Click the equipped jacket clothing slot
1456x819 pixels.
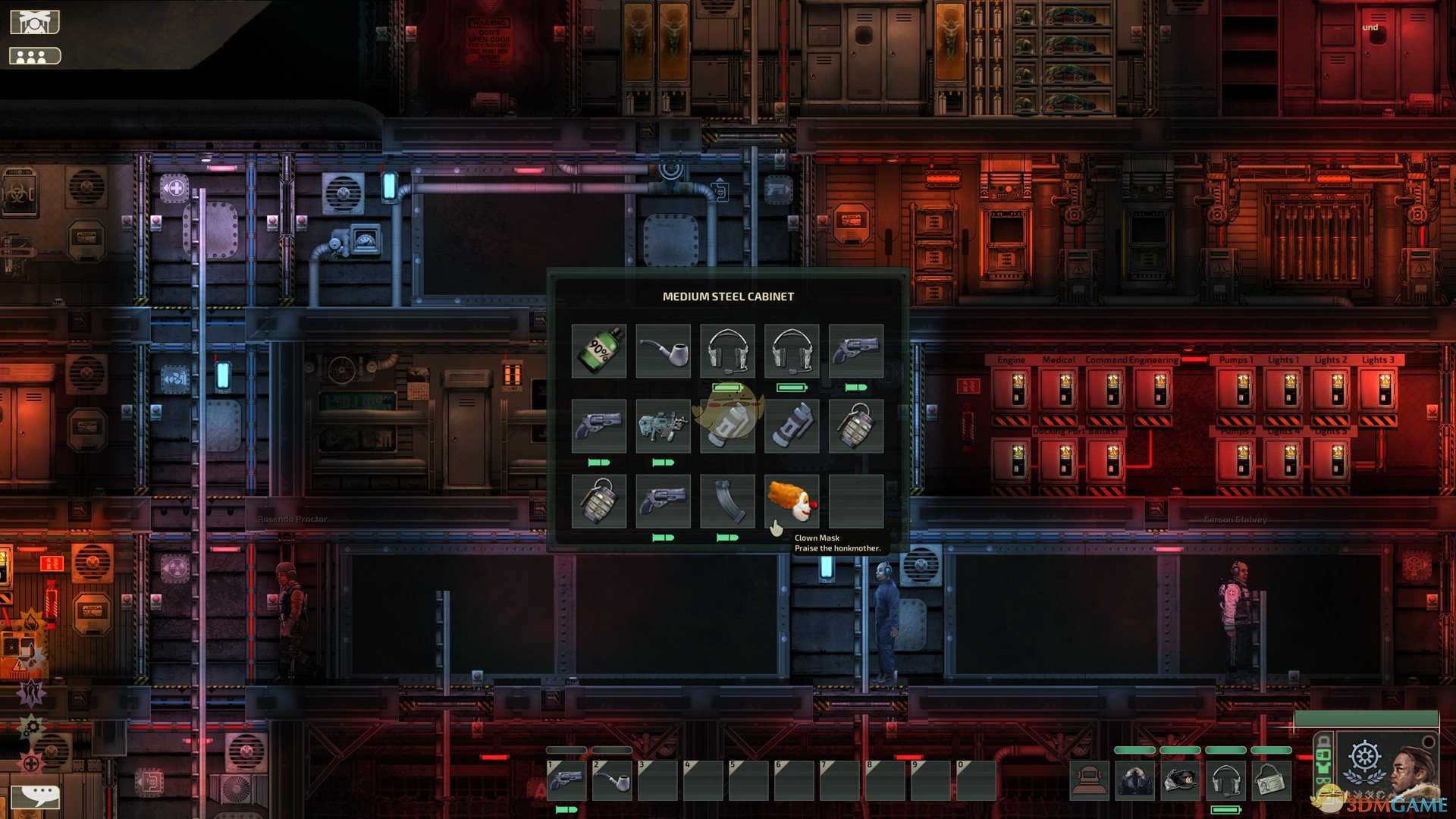[1134, 780]
